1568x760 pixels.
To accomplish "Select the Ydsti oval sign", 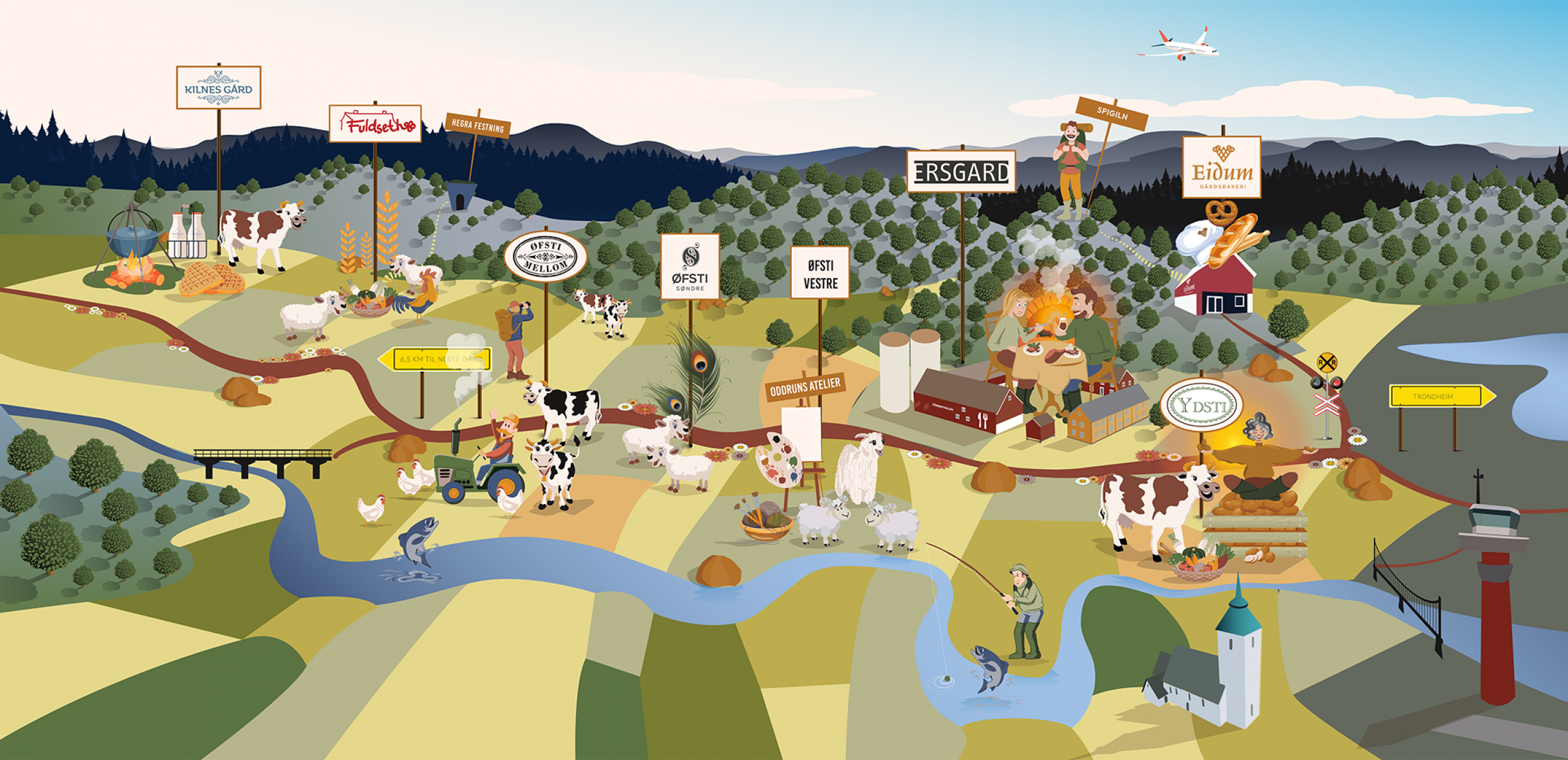I will tap(1201, 405).
